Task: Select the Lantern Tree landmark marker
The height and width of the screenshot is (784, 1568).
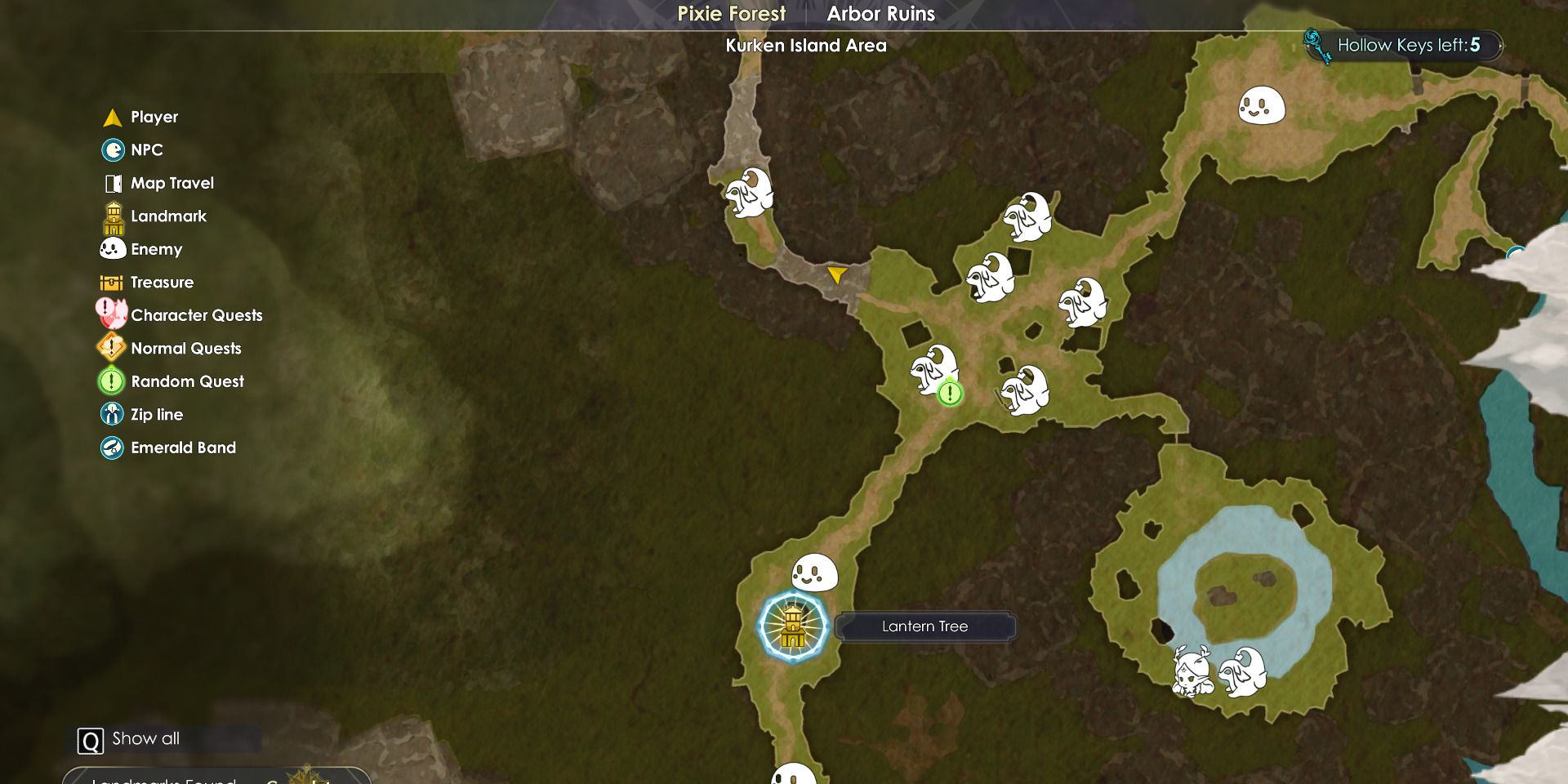Action: [792, 626]
